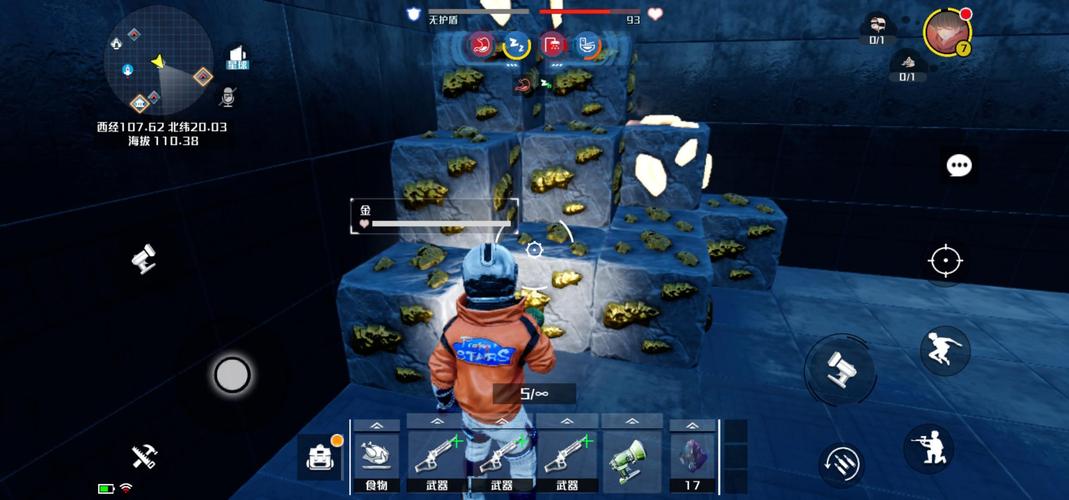Select the sleep status icon

pos(516,45)
